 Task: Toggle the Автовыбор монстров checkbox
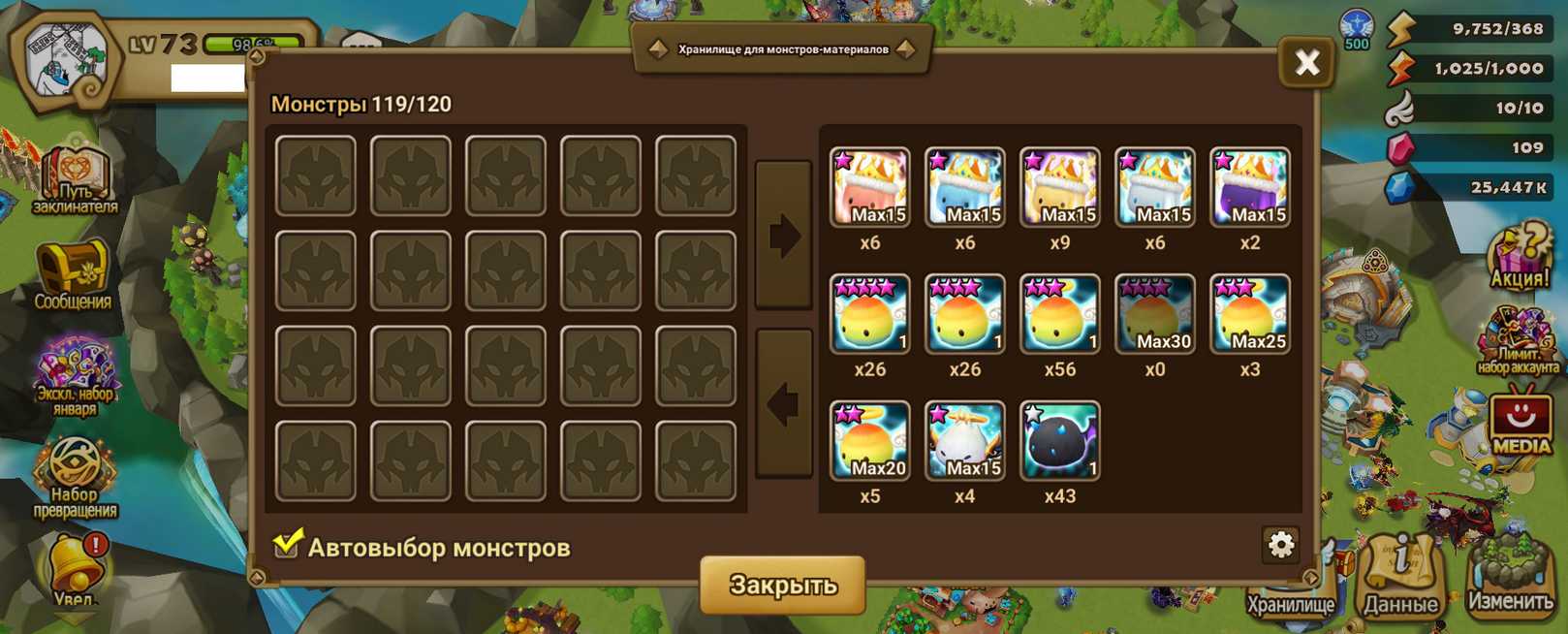point(287,545)
